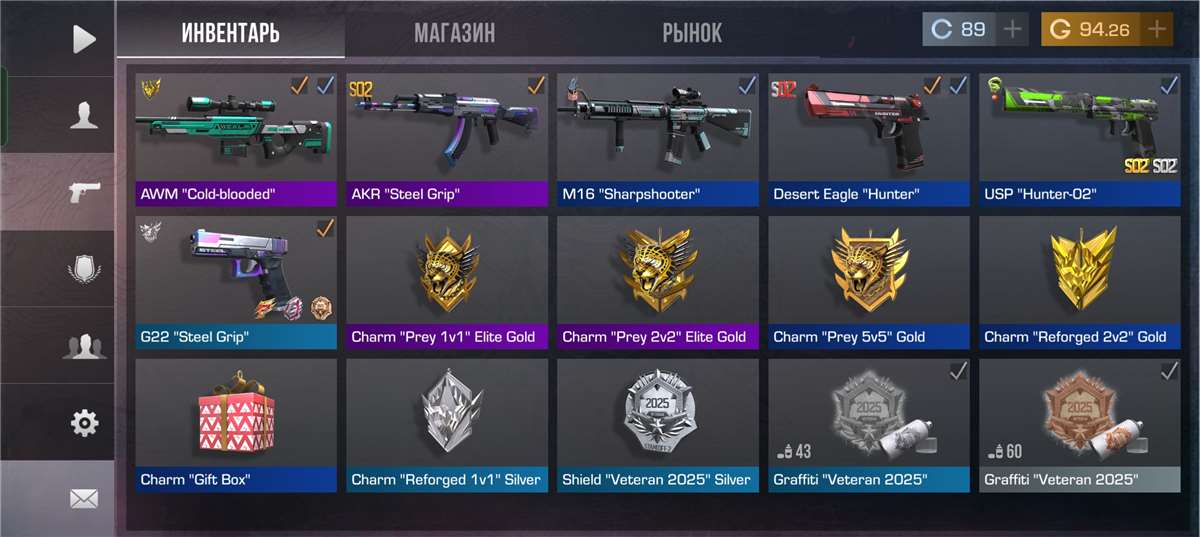Open the Рынок tab
This screenshot has width=1200, height=537.
(x=692, y=32)
